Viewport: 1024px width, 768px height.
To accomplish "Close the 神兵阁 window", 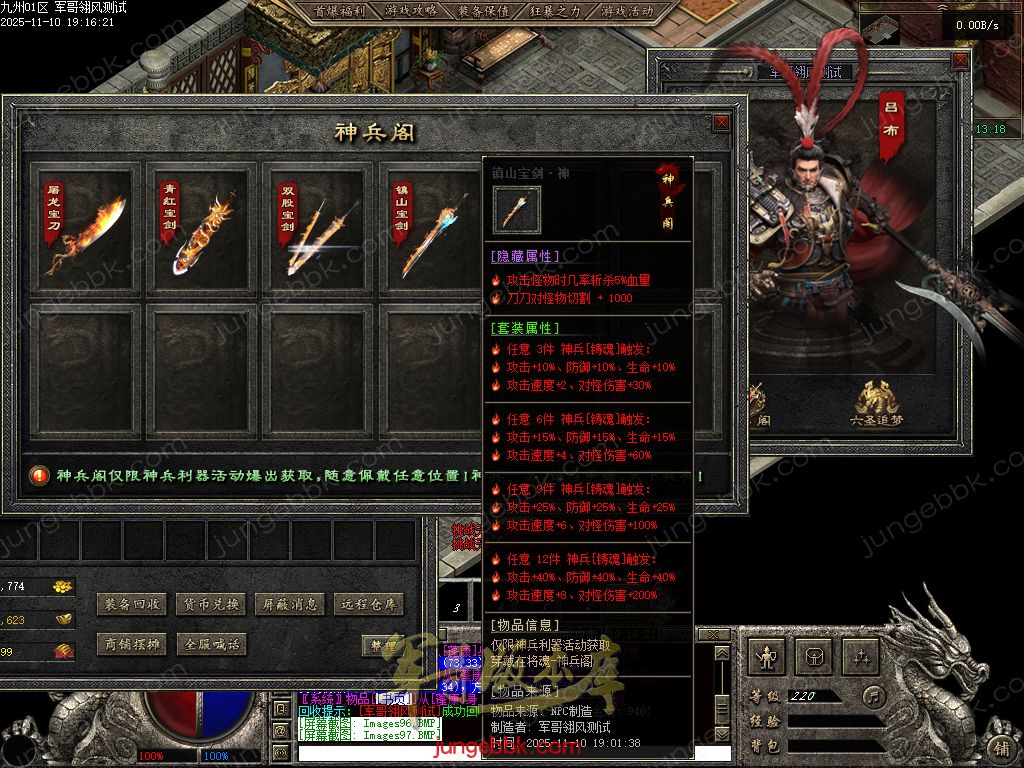I will tap(720, 123).
